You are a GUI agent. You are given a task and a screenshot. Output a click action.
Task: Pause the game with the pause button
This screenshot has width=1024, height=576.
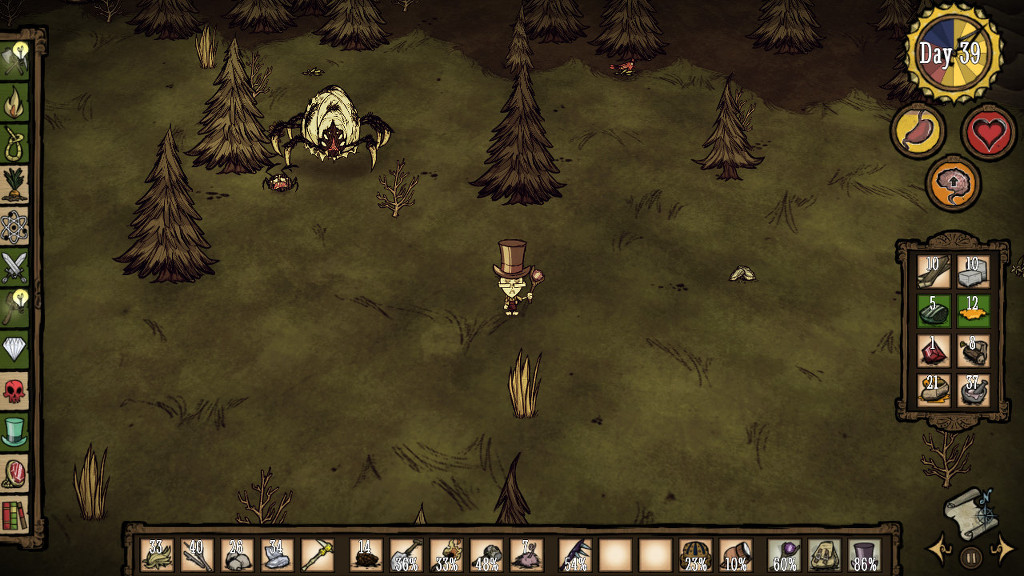tap(970, 556)
